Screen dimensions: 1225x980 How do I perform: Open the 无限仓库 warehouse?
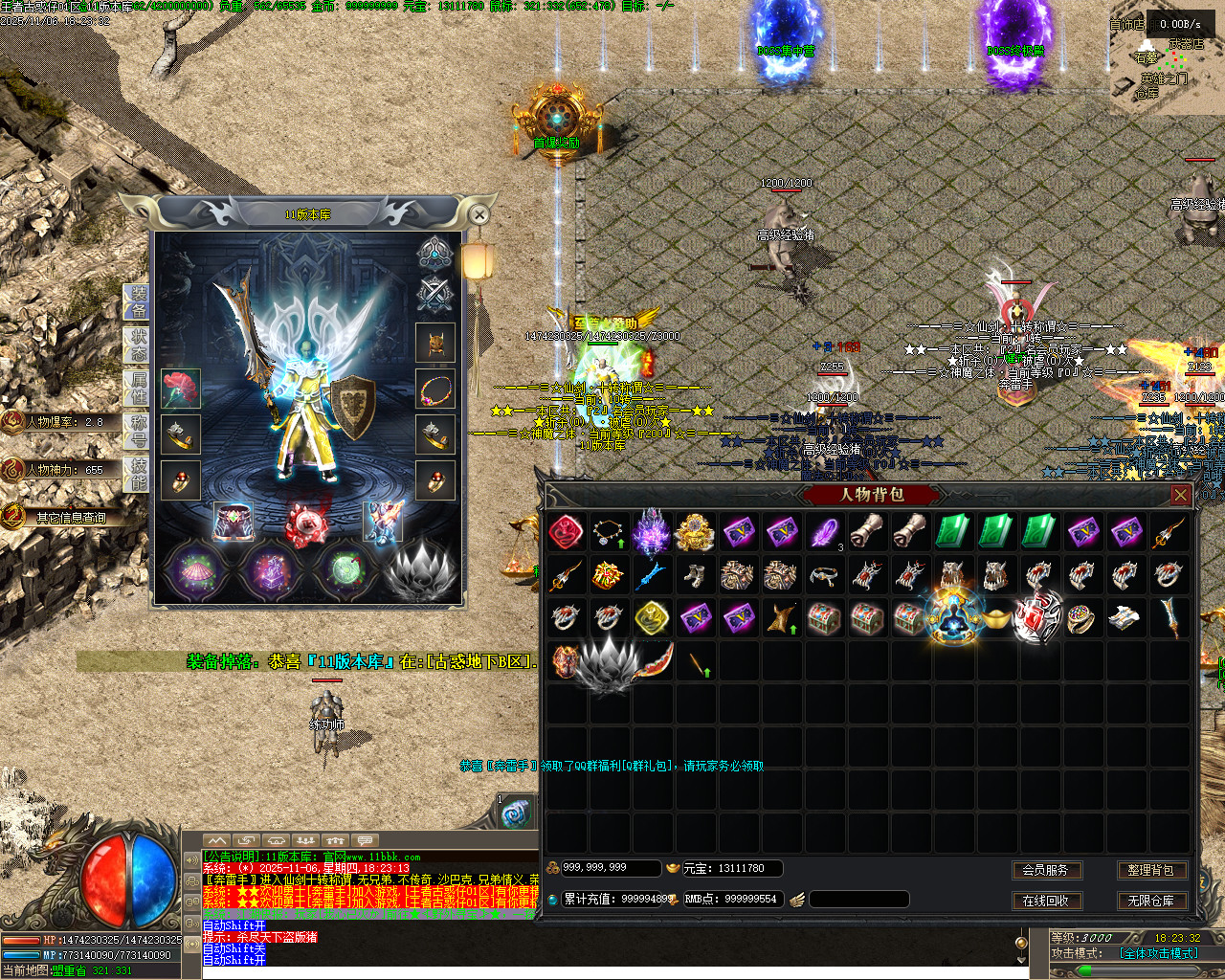pos(1150,901)
